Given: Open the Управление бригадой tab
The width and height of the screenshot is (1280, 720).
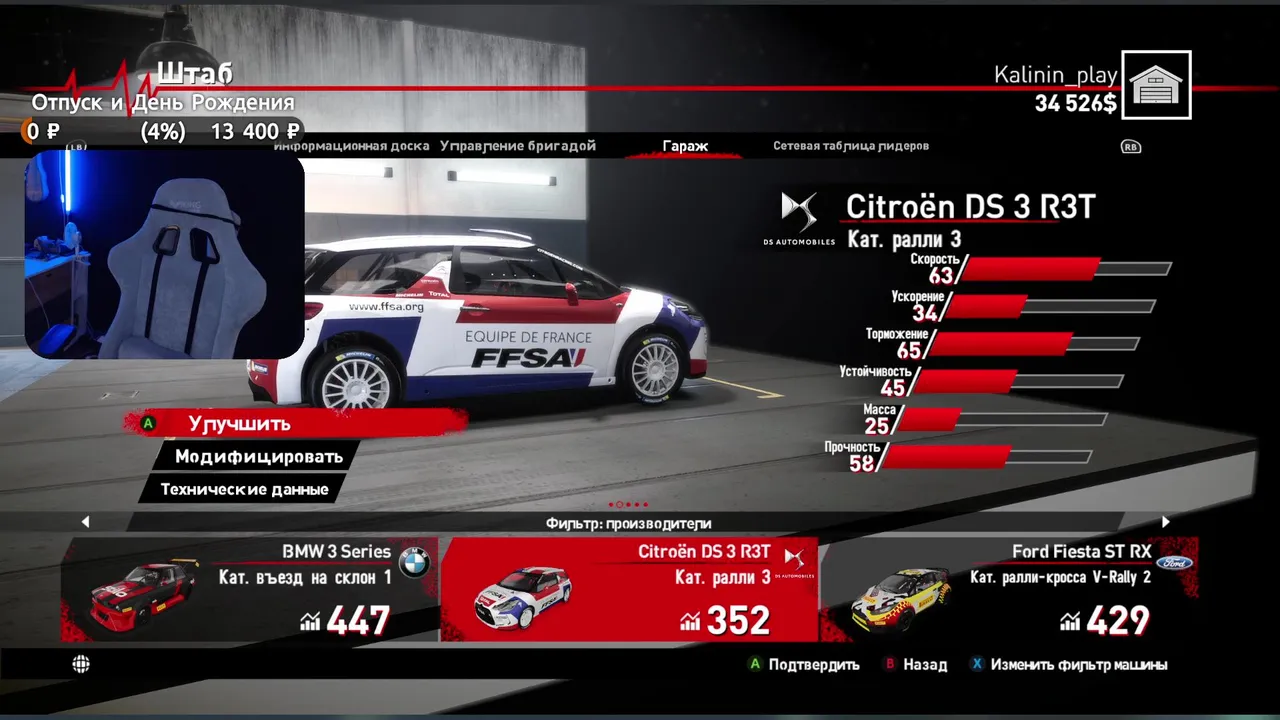Looking at the screenshot, I should [x=518, y=146].
